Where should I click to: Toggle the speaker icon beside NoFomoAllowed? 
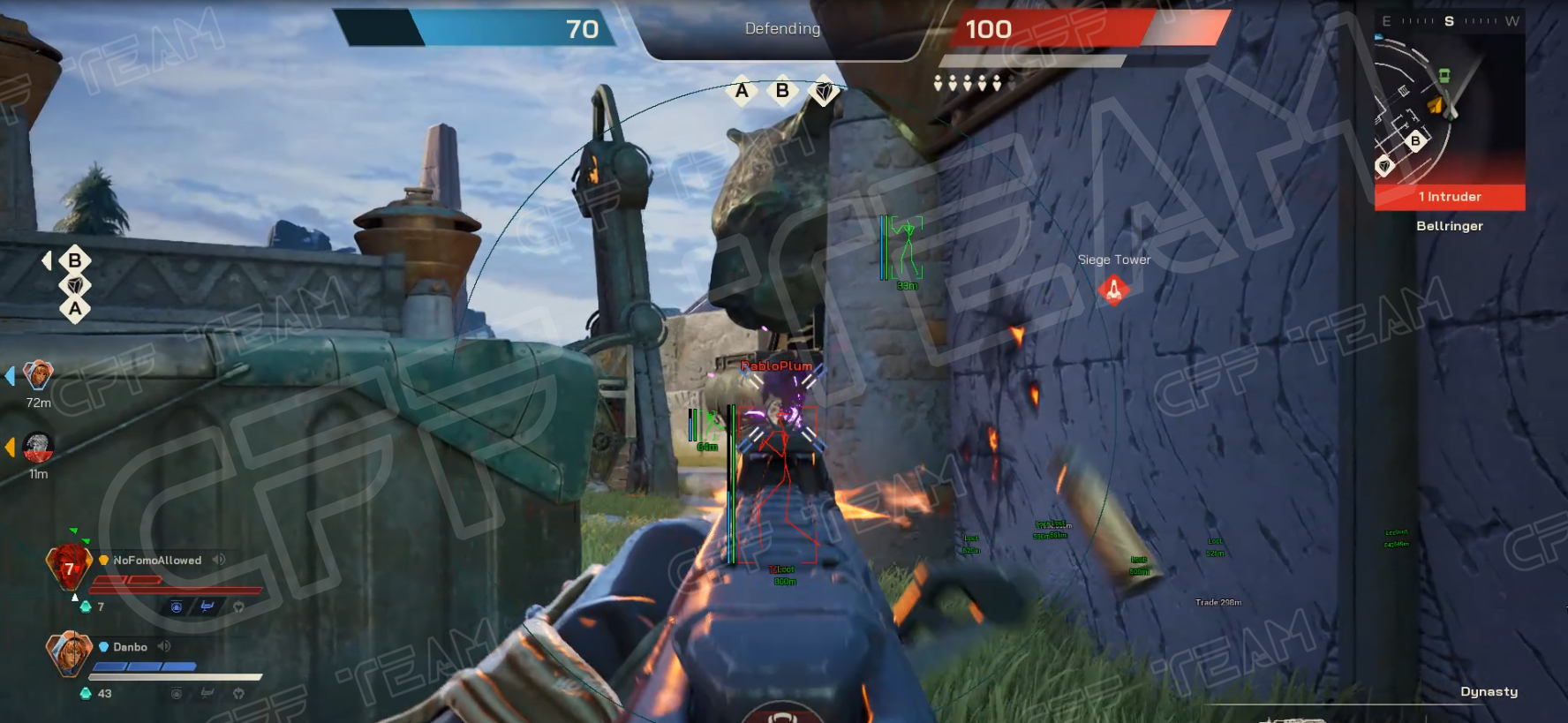[218, 560]
